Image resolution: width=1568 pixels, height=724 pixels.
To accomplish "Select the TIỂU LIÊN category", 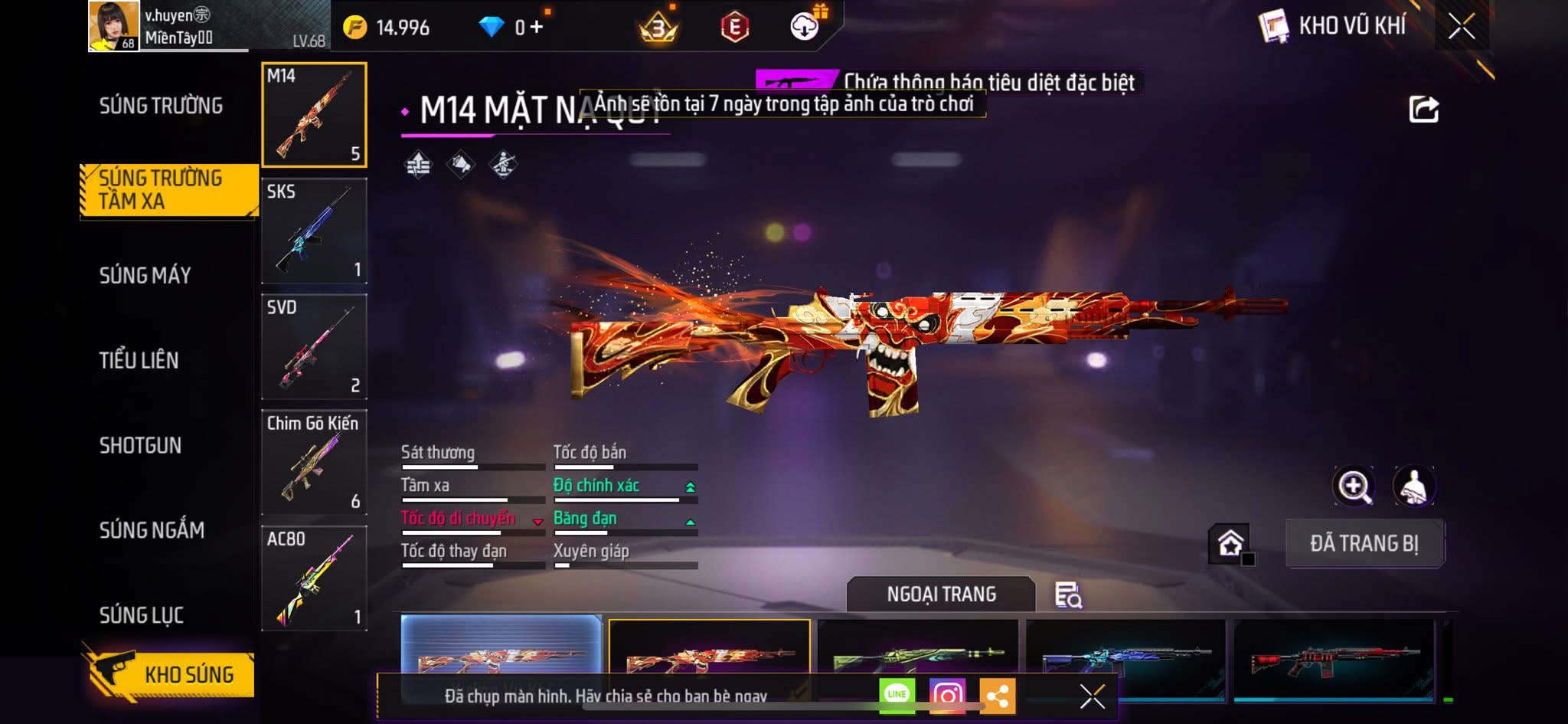I will point(139,360).
